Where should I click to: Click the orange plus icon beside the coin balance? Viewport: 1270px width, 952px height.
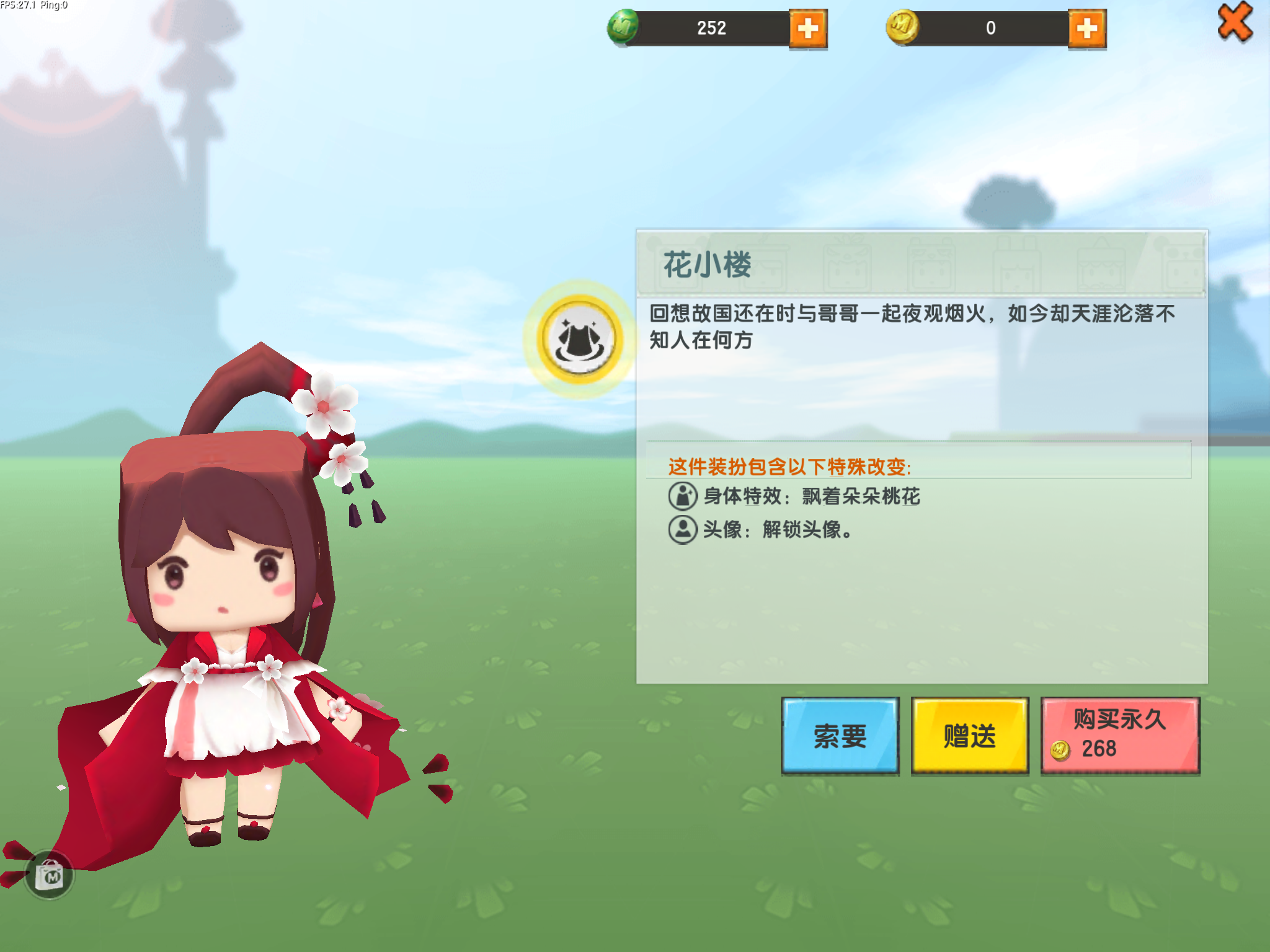pyautogui.click(x=1088, y=28)
